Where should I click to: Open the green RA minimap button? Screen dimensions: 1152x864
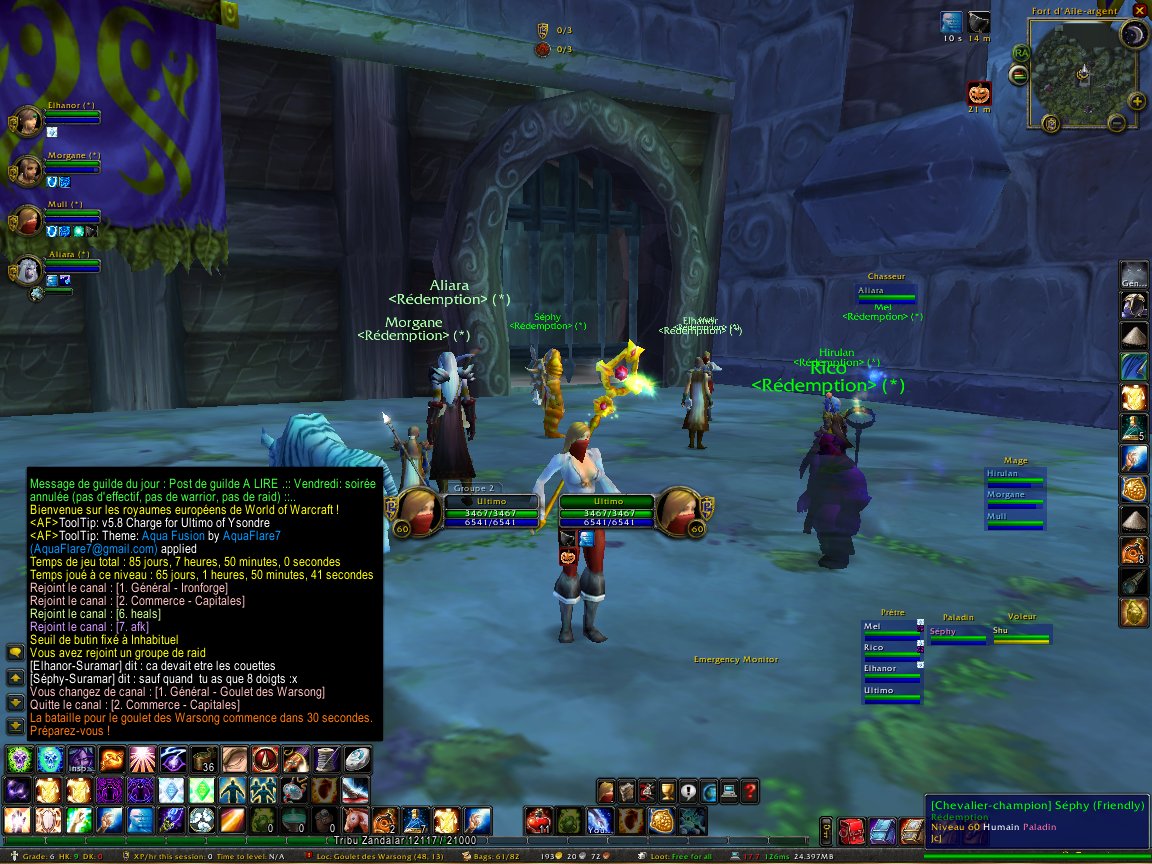coord(1021,52)
